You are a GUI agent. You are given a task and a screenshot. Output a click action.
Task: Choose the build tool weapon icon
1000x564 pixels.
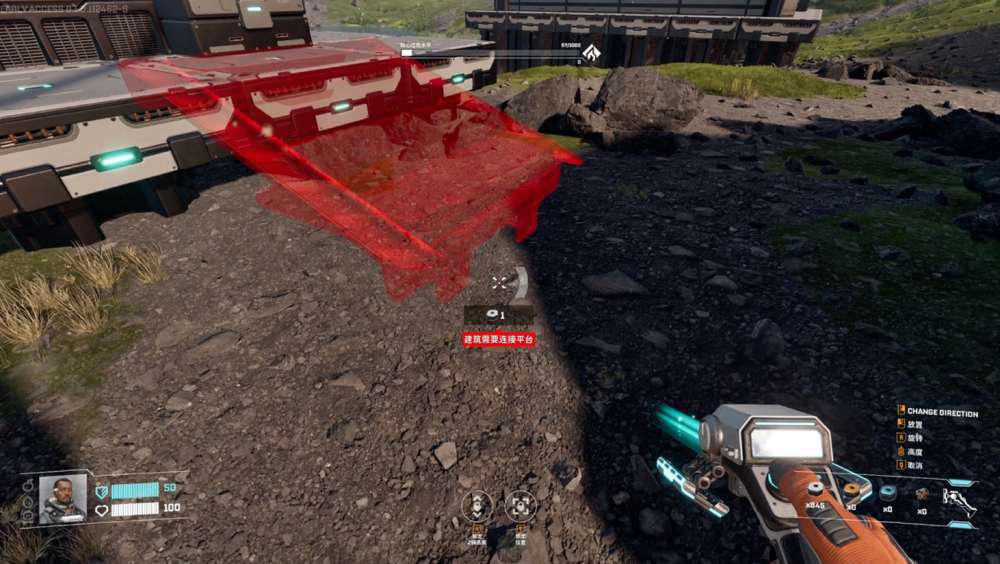click(961, 499)
